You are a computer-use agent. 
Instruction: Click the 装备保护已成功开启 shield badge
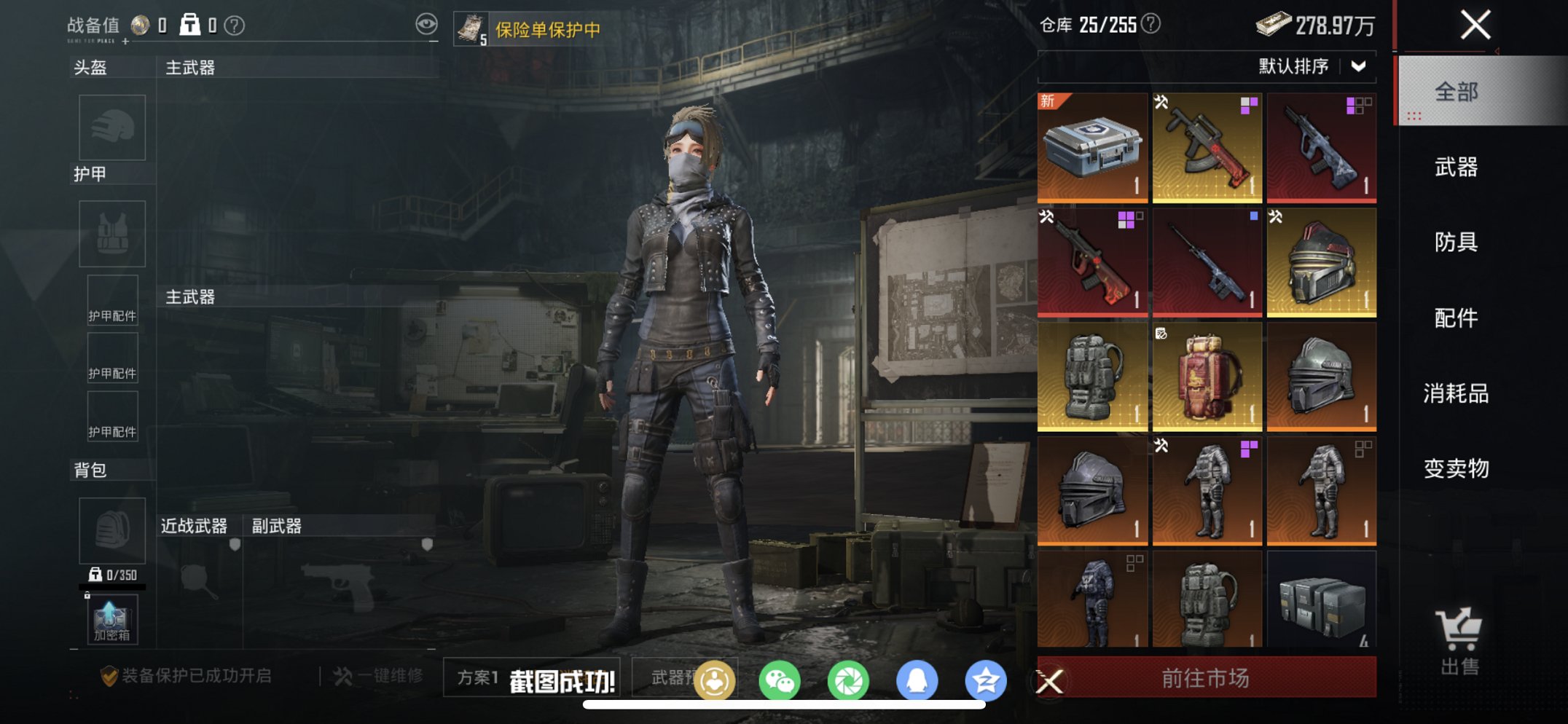109,677
